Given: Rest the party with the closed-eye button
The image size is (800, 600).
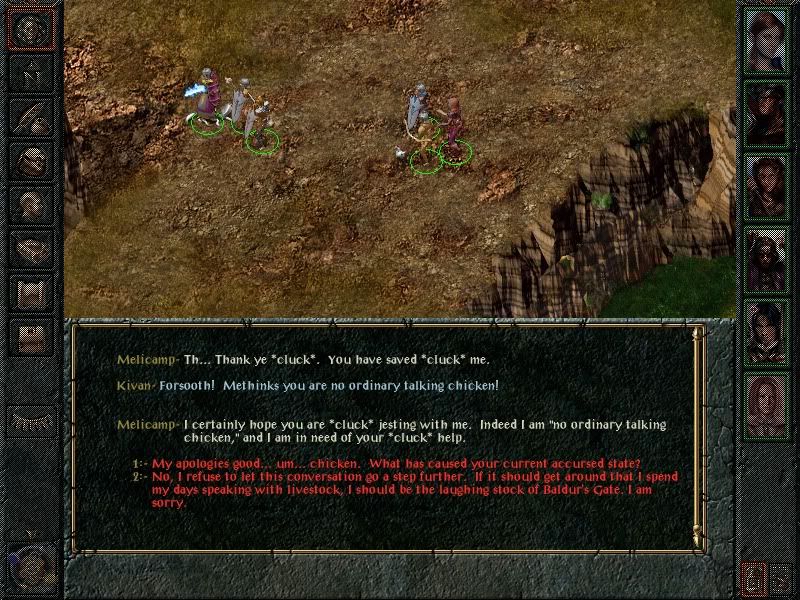Looking at the screenshot, I should click(31, 421).
